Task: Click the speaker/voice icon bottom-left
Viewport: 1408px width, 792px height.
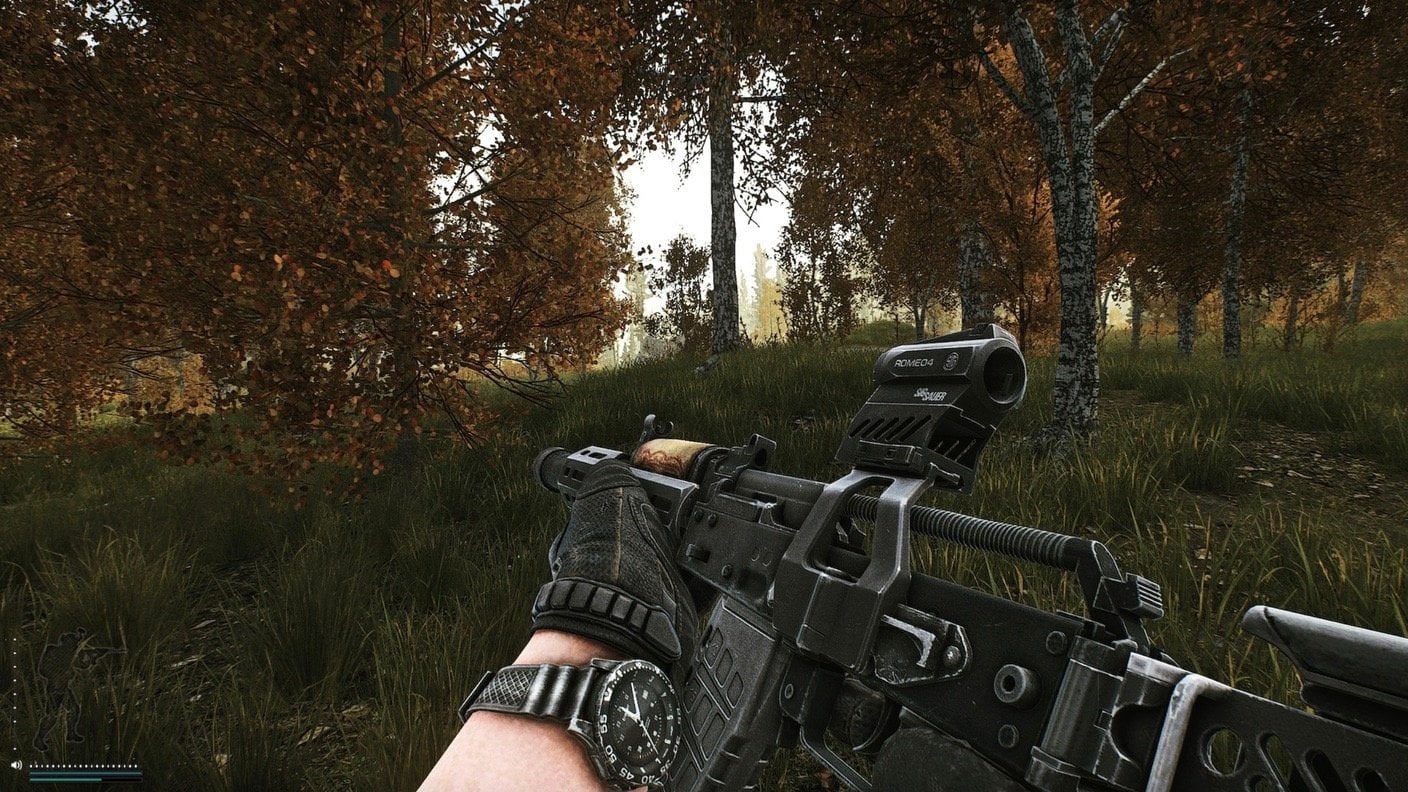Action: tap(16, 765)
